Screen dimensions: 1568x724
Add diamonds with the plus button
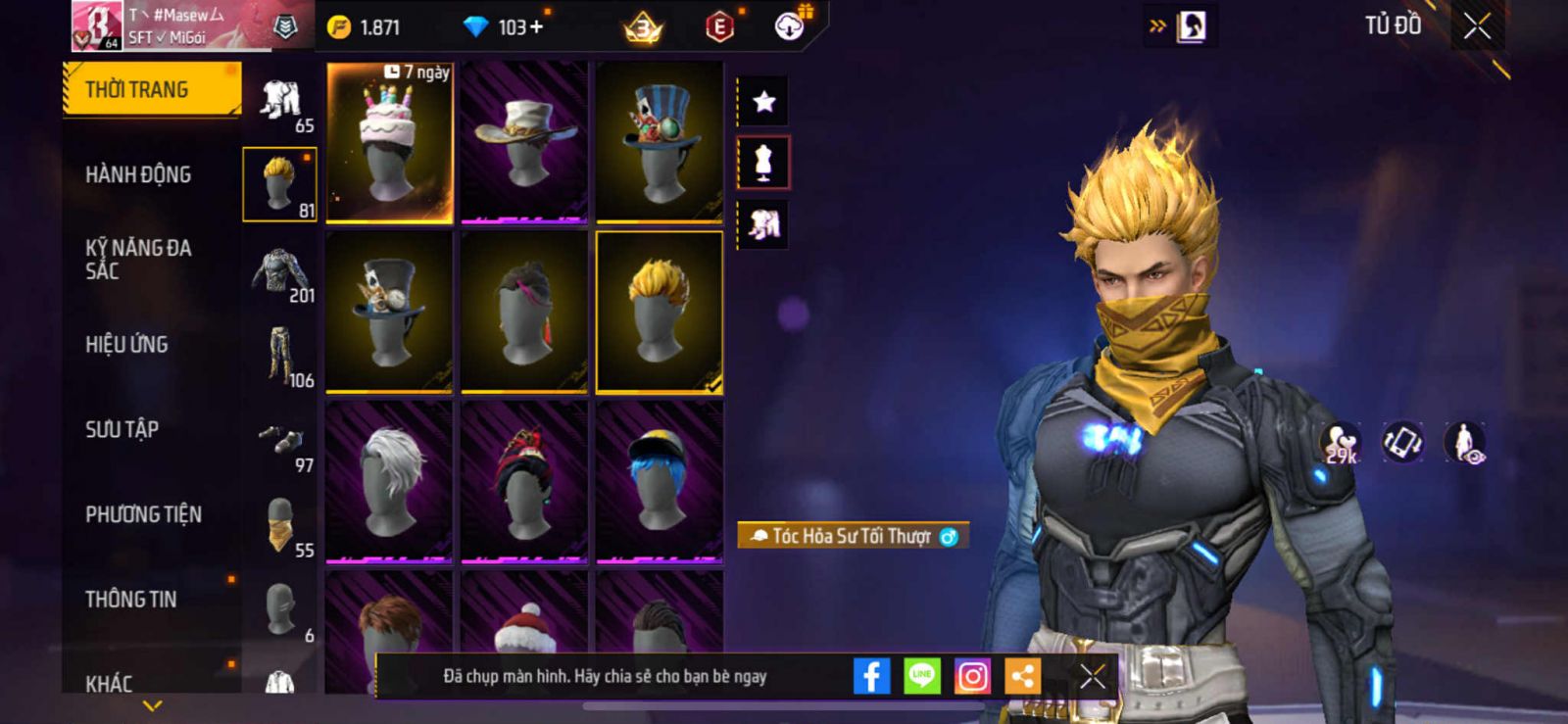(535, 27)
